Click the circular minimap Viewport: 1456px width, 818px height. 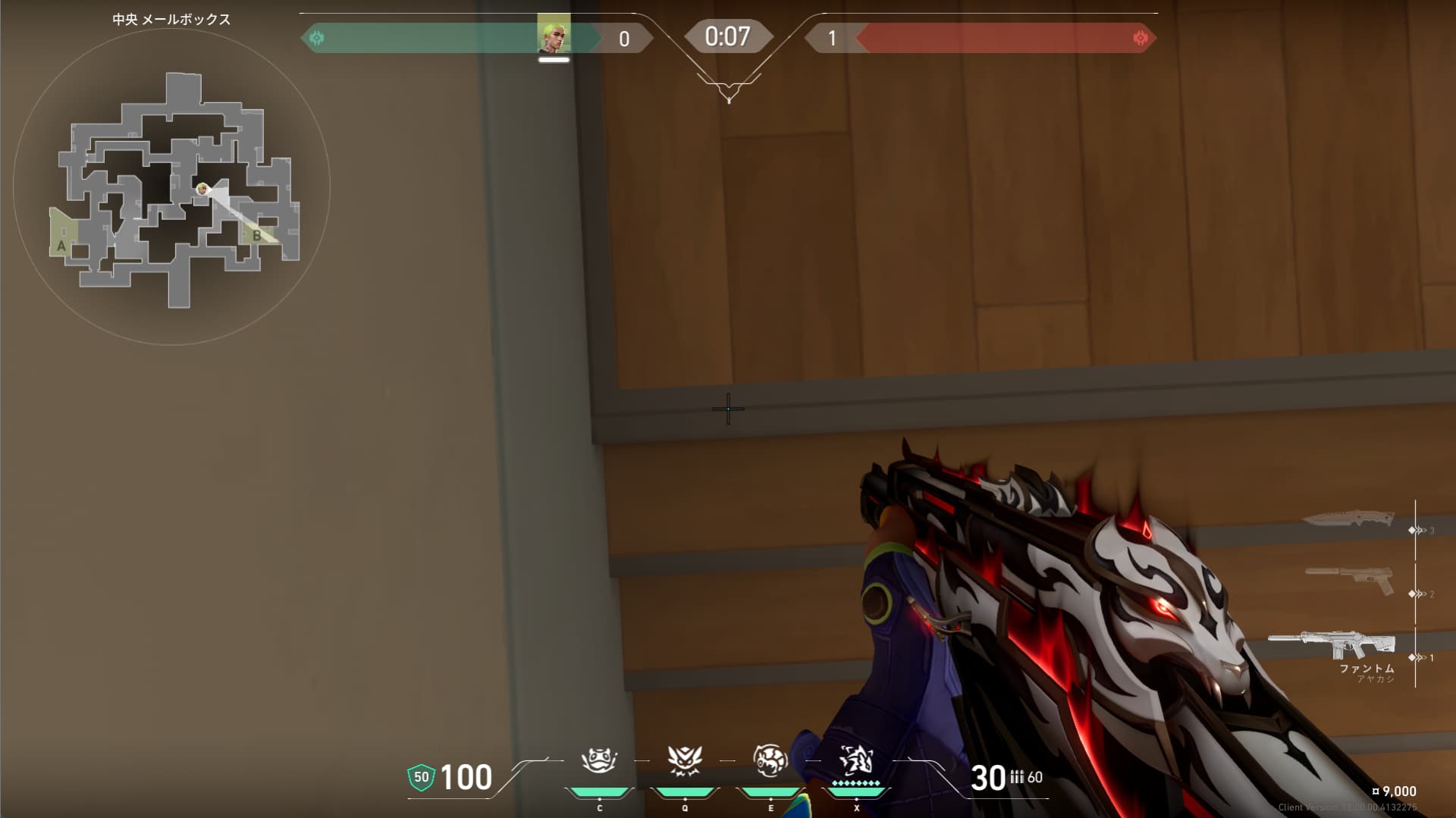click(x=171, y=186)
